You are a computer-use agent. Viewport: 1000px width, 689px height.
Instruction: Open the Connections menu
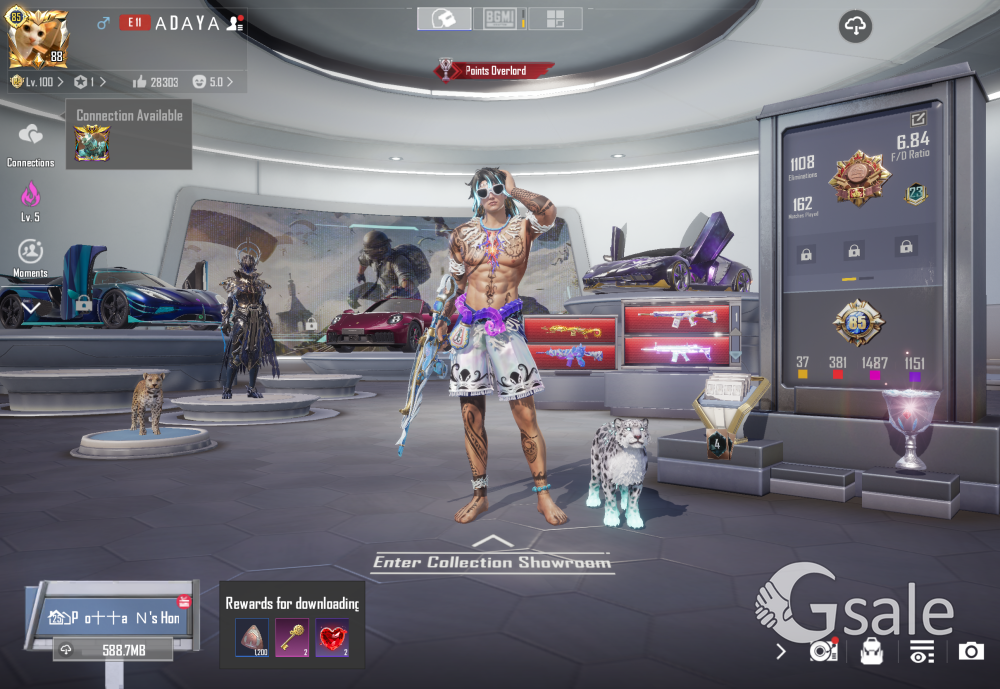(x=31, y=138)
